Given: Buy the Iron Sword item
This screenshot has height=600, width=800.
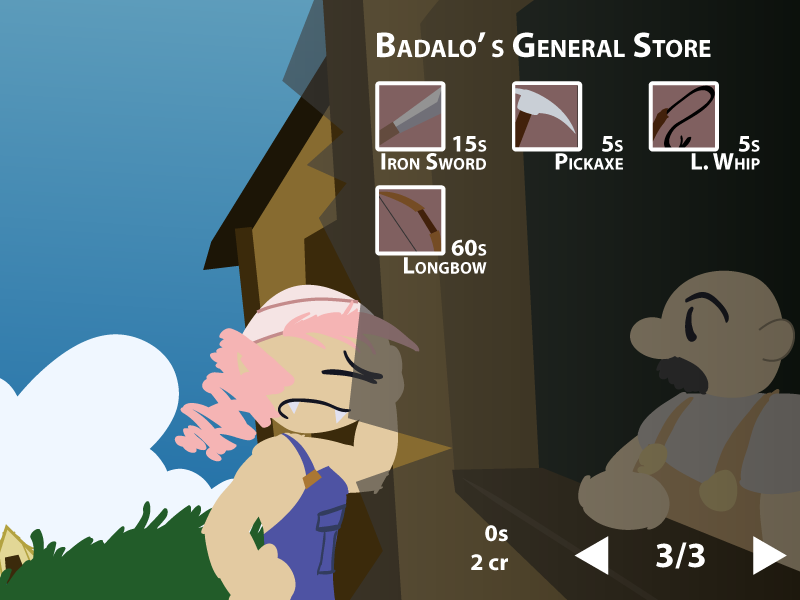Looking at the screenshot, I should click(x=410, y=116).
